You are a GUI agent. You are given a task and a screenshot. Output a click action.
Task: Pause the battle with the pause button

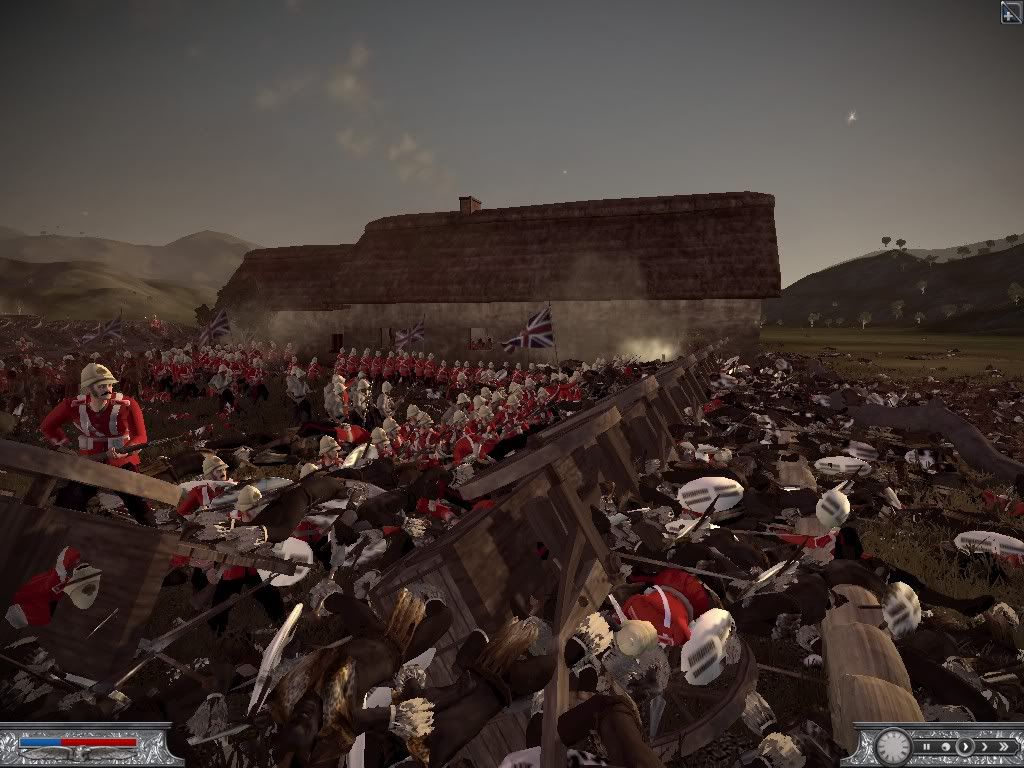coord(927,747)
